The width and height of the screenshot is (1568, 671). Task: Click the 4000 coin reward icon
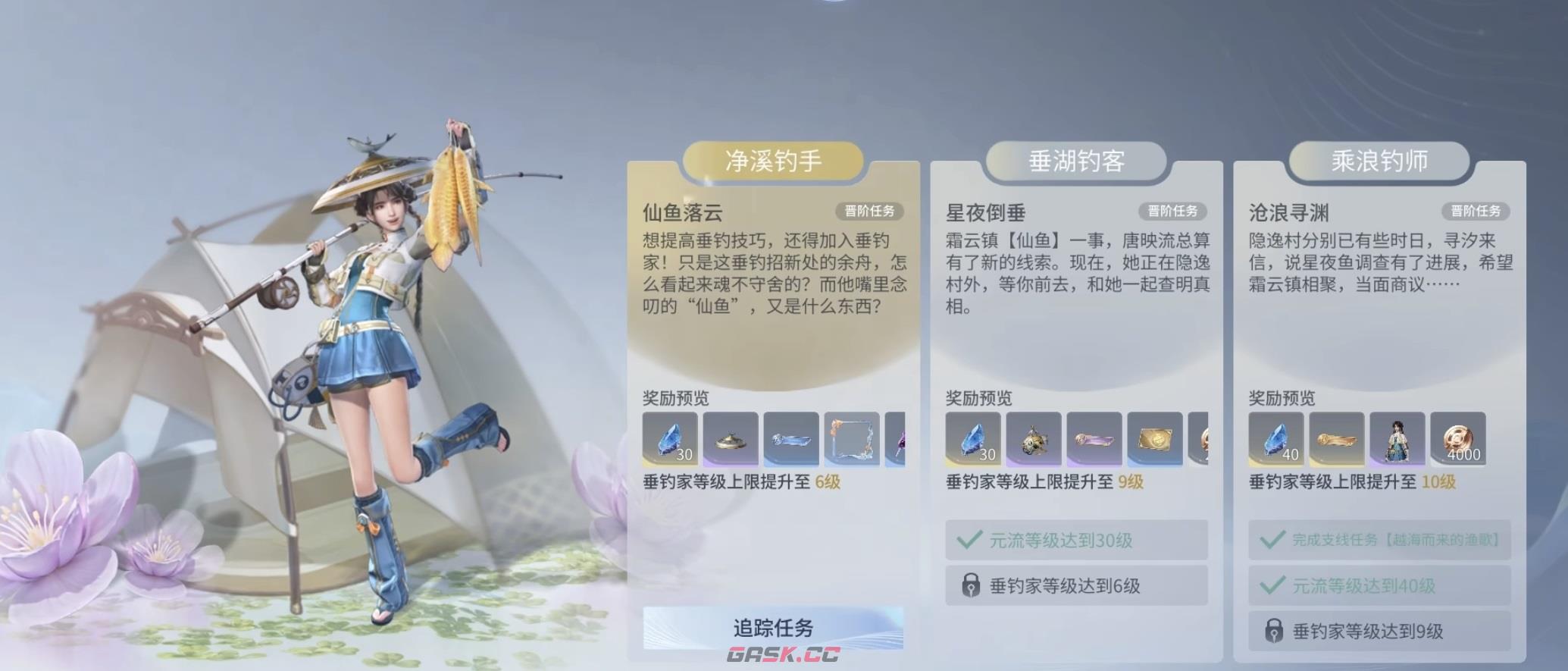(x=1457, y=440)
